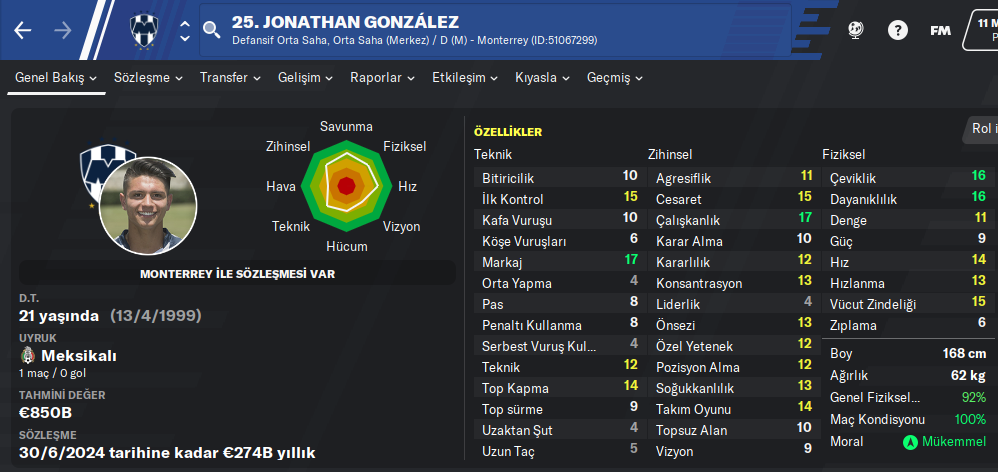Select the Kıyasla menu
Screen dimensions: 998x472
pos(543,77)
